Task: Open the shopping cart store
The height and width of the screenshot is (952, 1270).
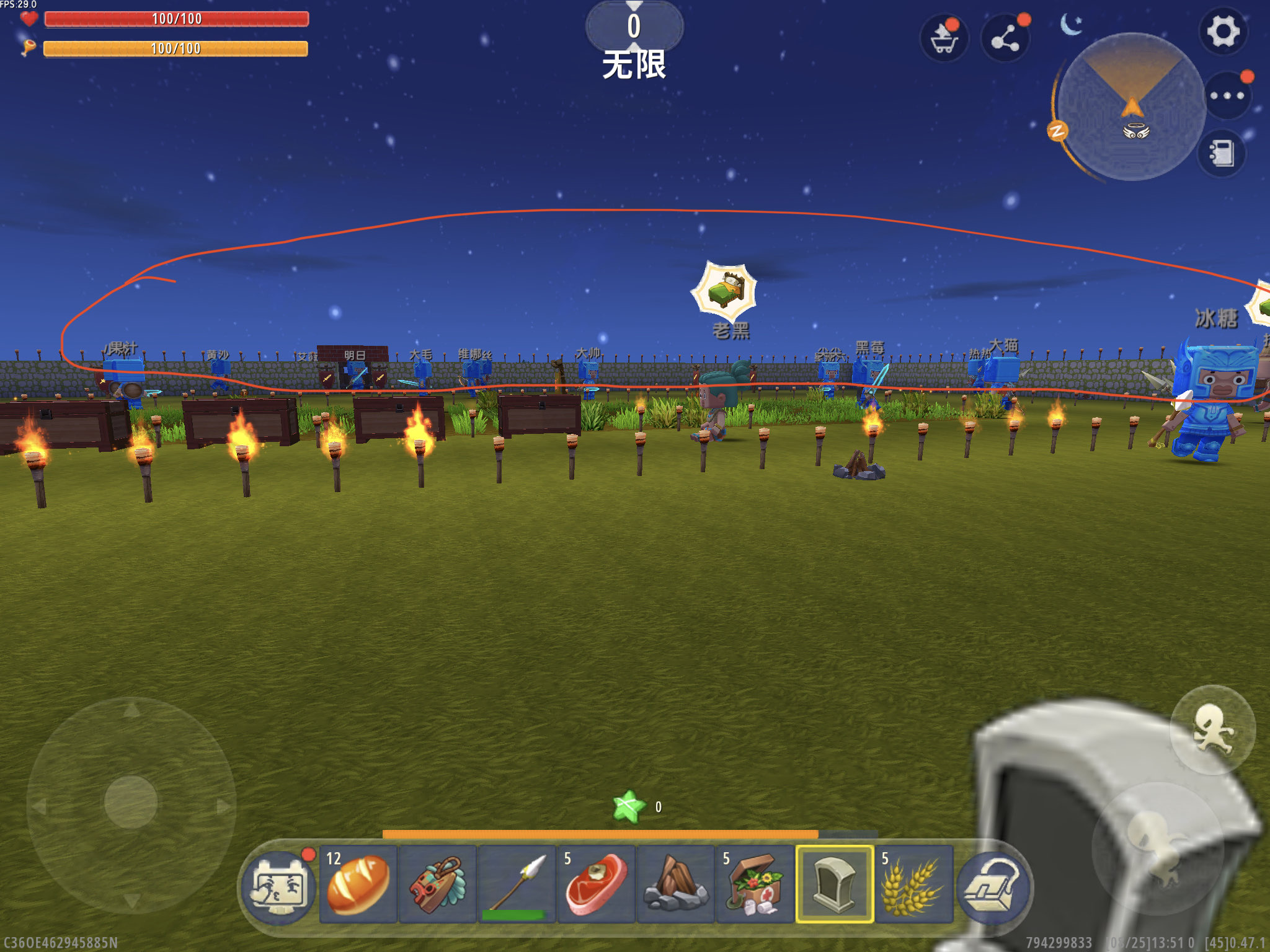Action: [x=944, y=38]
